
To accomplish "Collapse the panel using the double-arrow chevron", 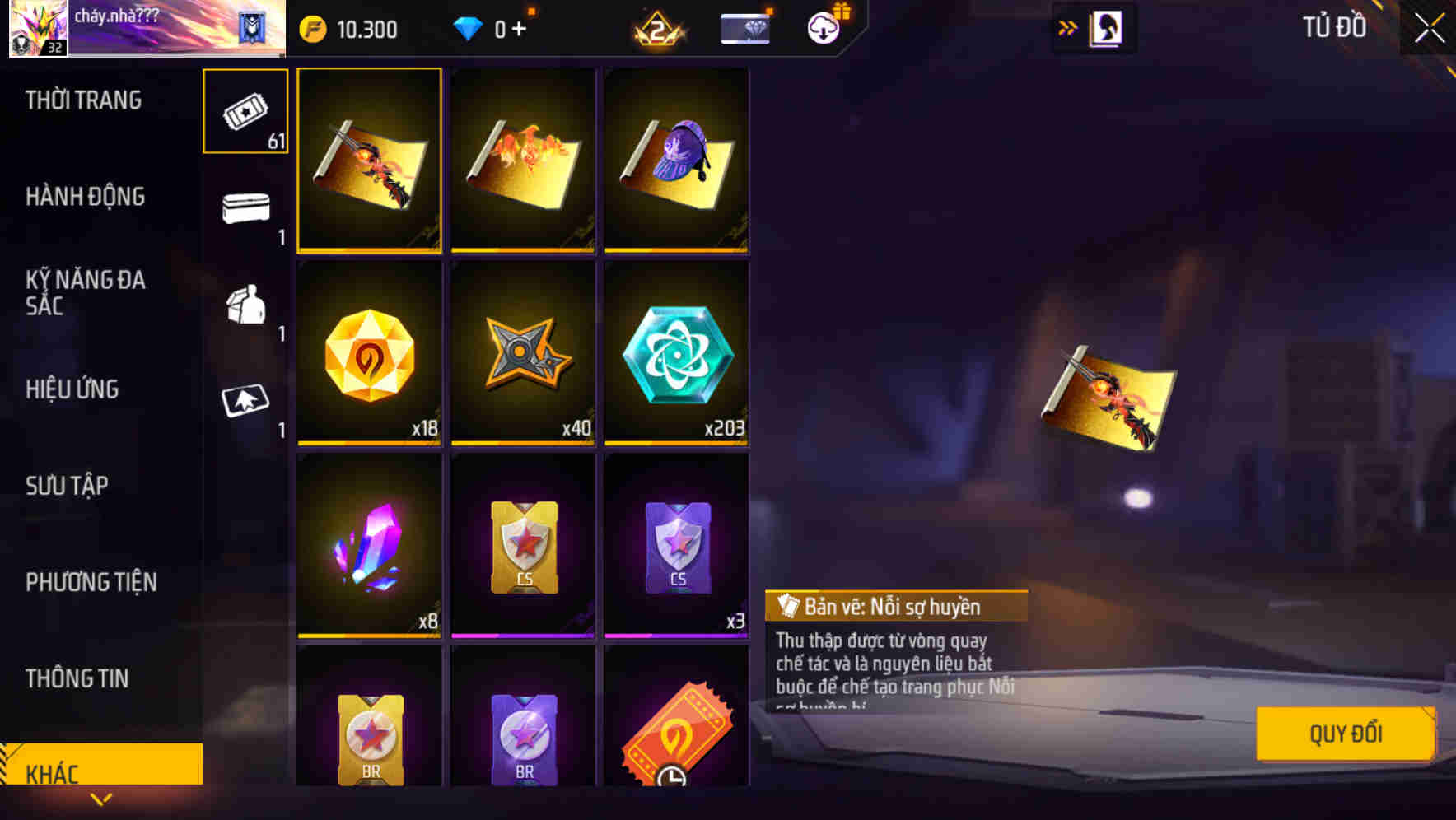I will (1068, 26).
